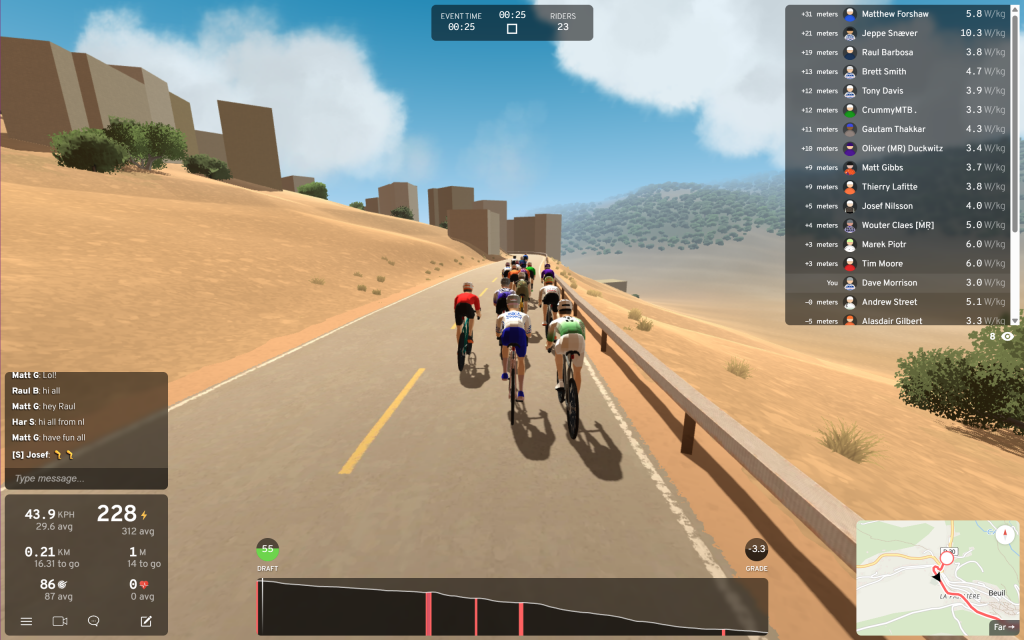The width and height of the screenshot is (1024, 640).
Task: Stop the ride with the square button
Action: [x=512, y=29]
